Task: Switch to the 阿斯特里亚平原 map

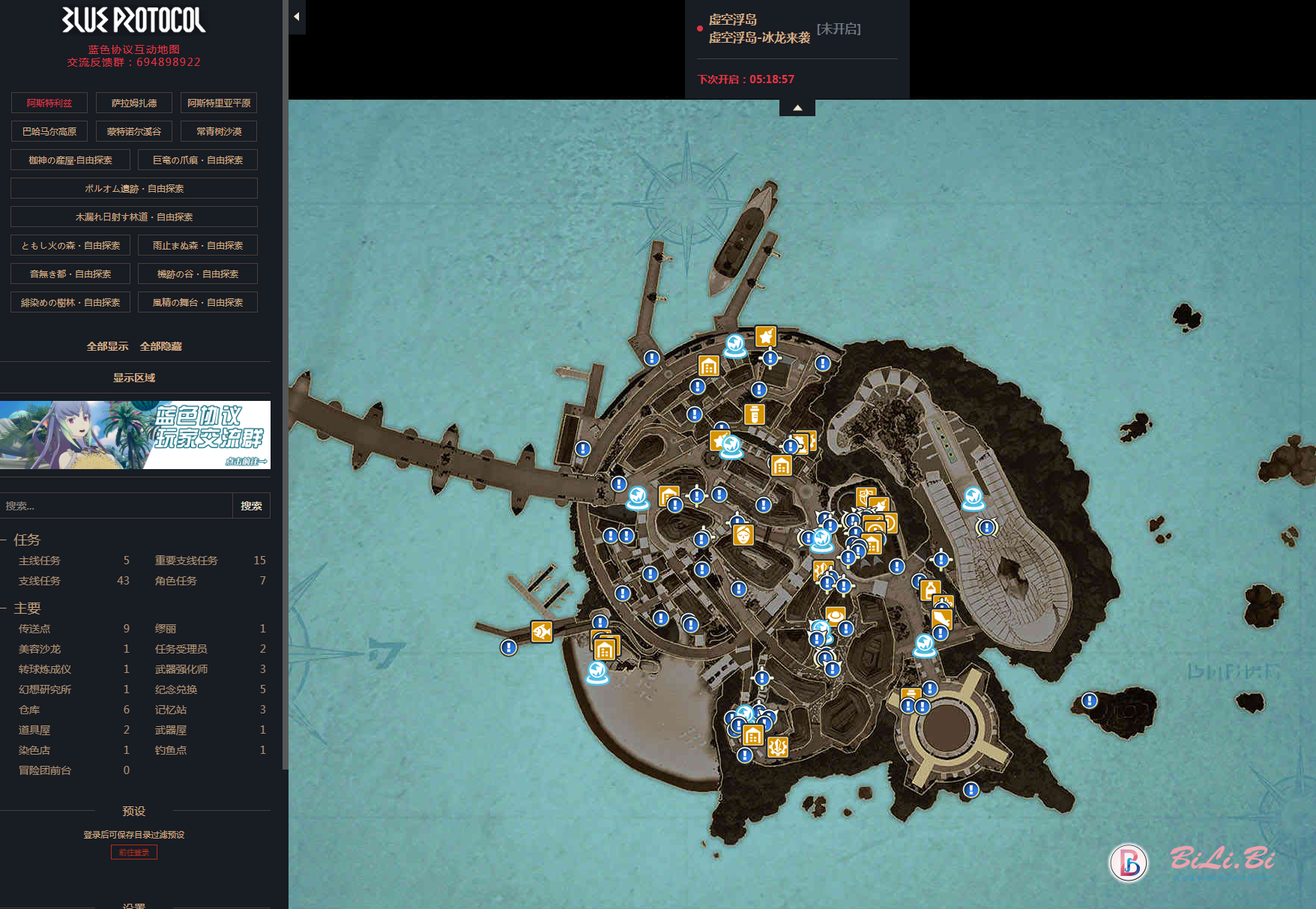Action: (x=219, y=103)
